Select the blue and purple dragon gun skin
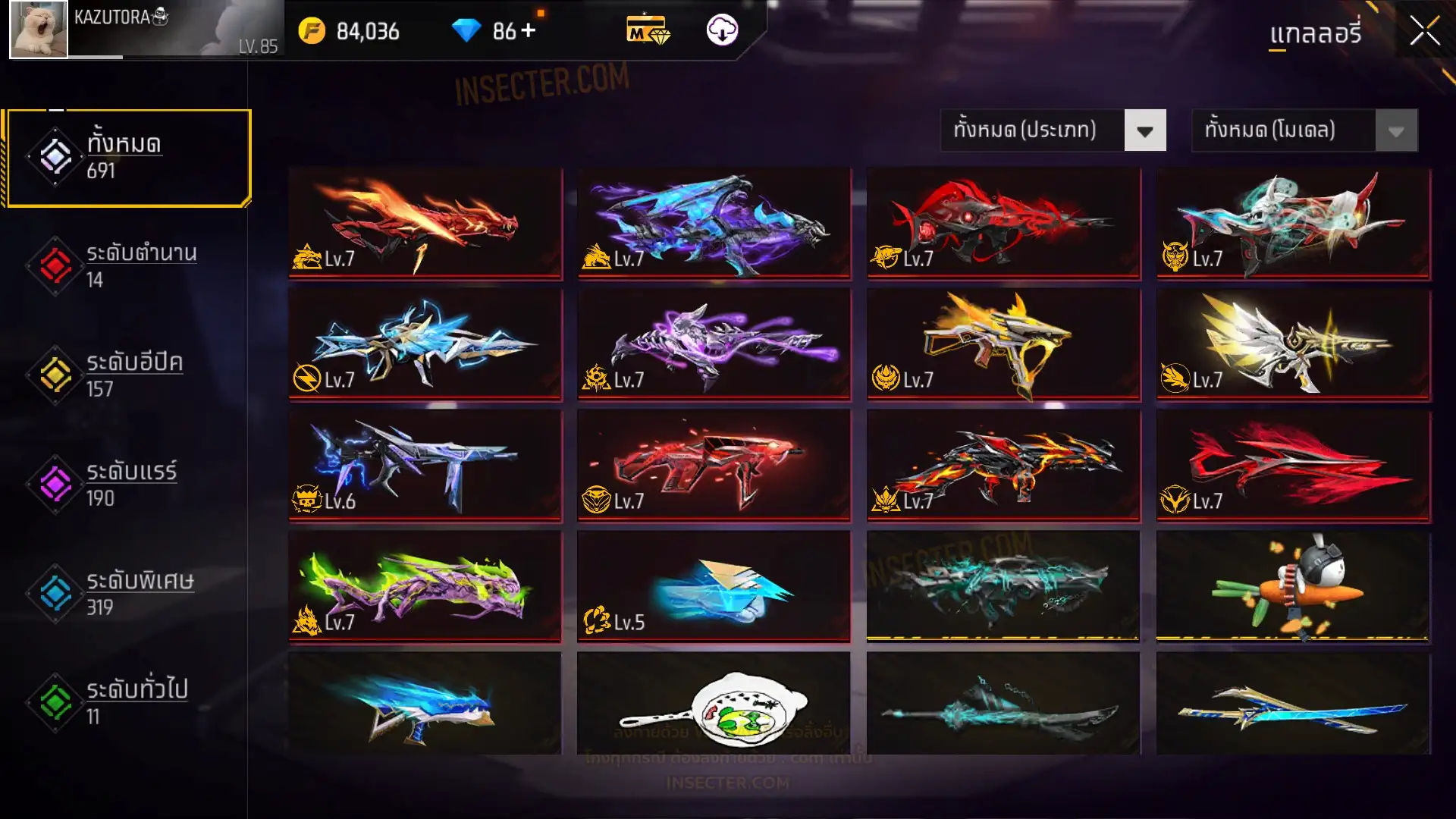This screenshot has width=1456, height=819. click(x=714, y=223)
